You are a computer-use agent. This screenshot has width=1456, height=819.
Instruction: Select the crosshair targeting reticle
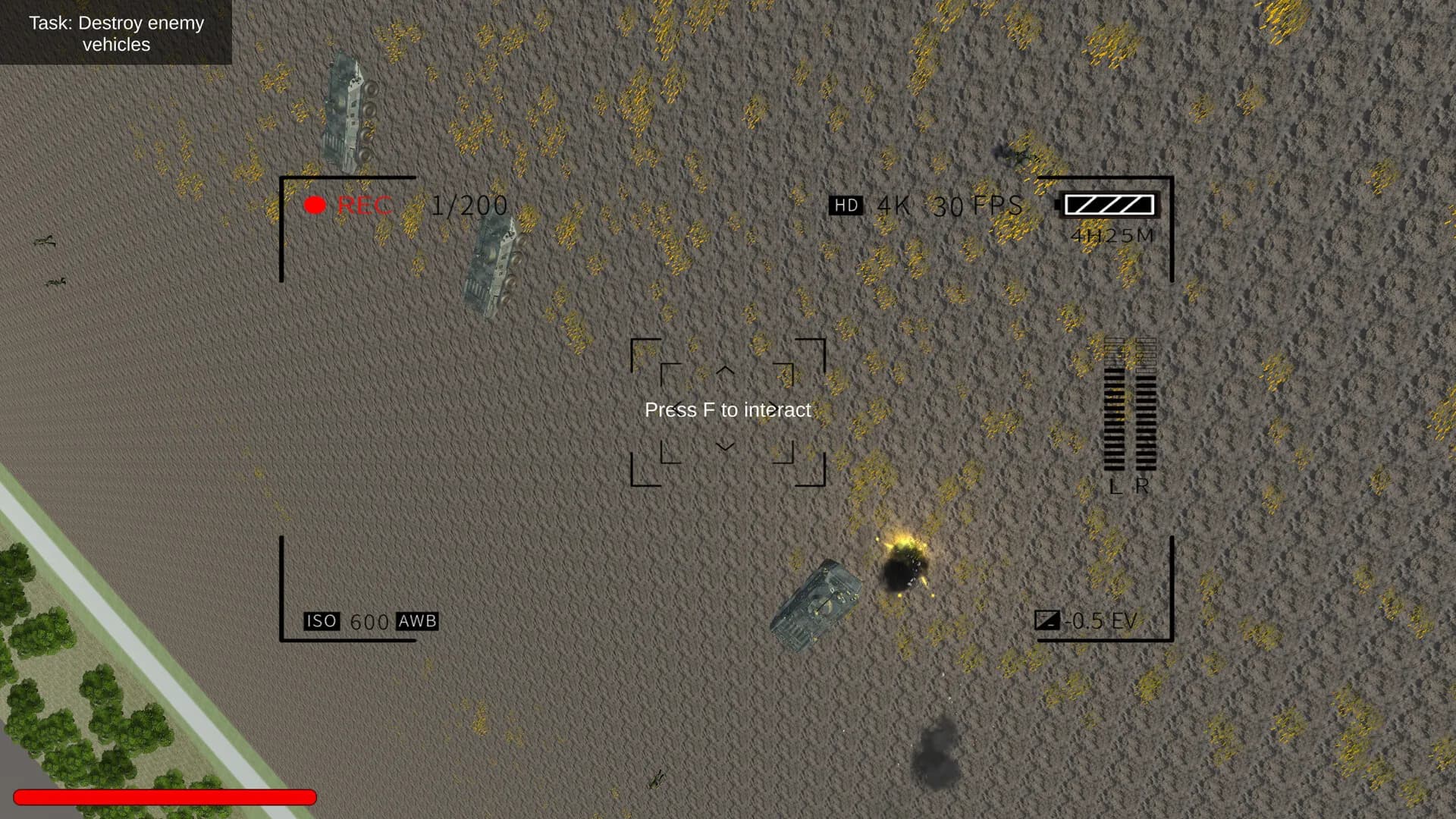click(727, 409)
